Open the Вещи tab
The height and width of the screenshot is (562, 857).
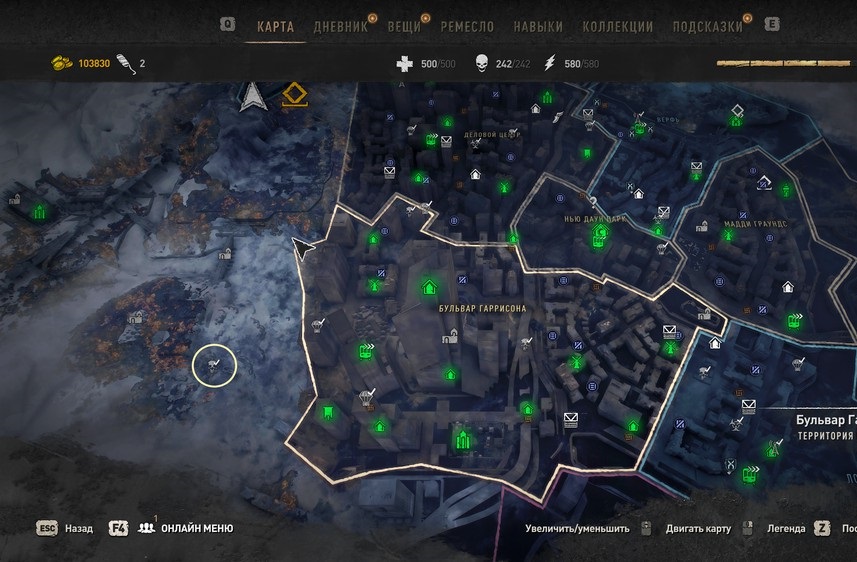404,27
